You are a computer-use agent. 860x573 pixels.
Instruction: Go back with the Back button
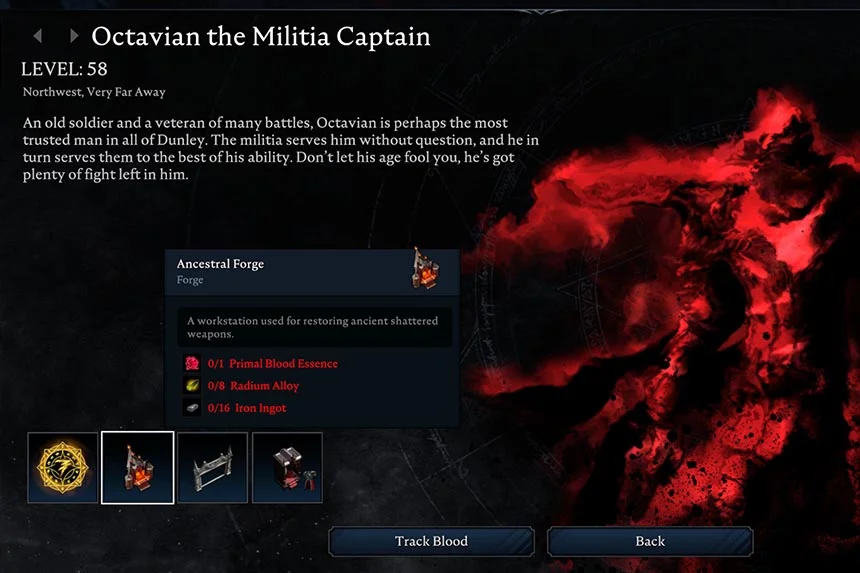pyautogui.click(x=650, y=541)
